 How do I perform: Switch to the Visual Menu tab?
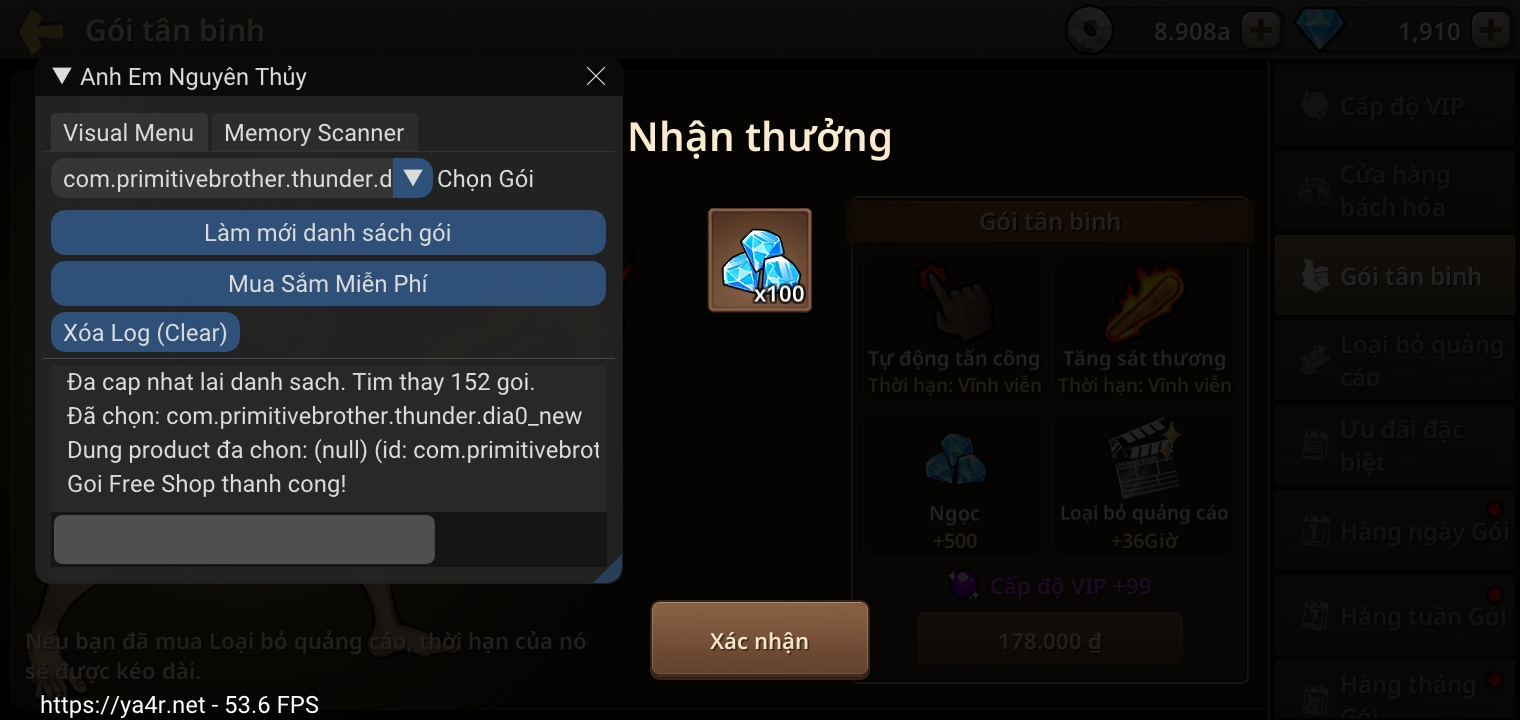[x=128, y=132]
